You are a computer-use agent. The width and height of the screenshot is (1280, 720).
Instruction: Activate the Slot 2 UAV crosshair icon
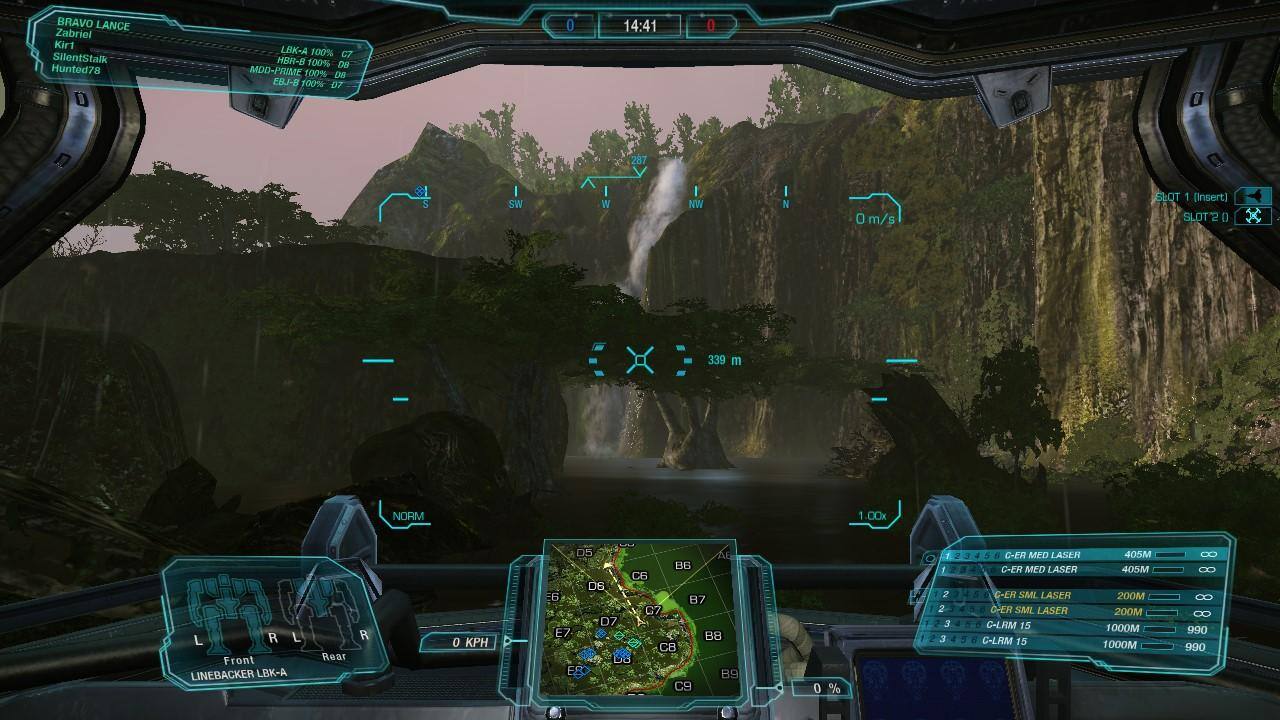(1254, 214)
